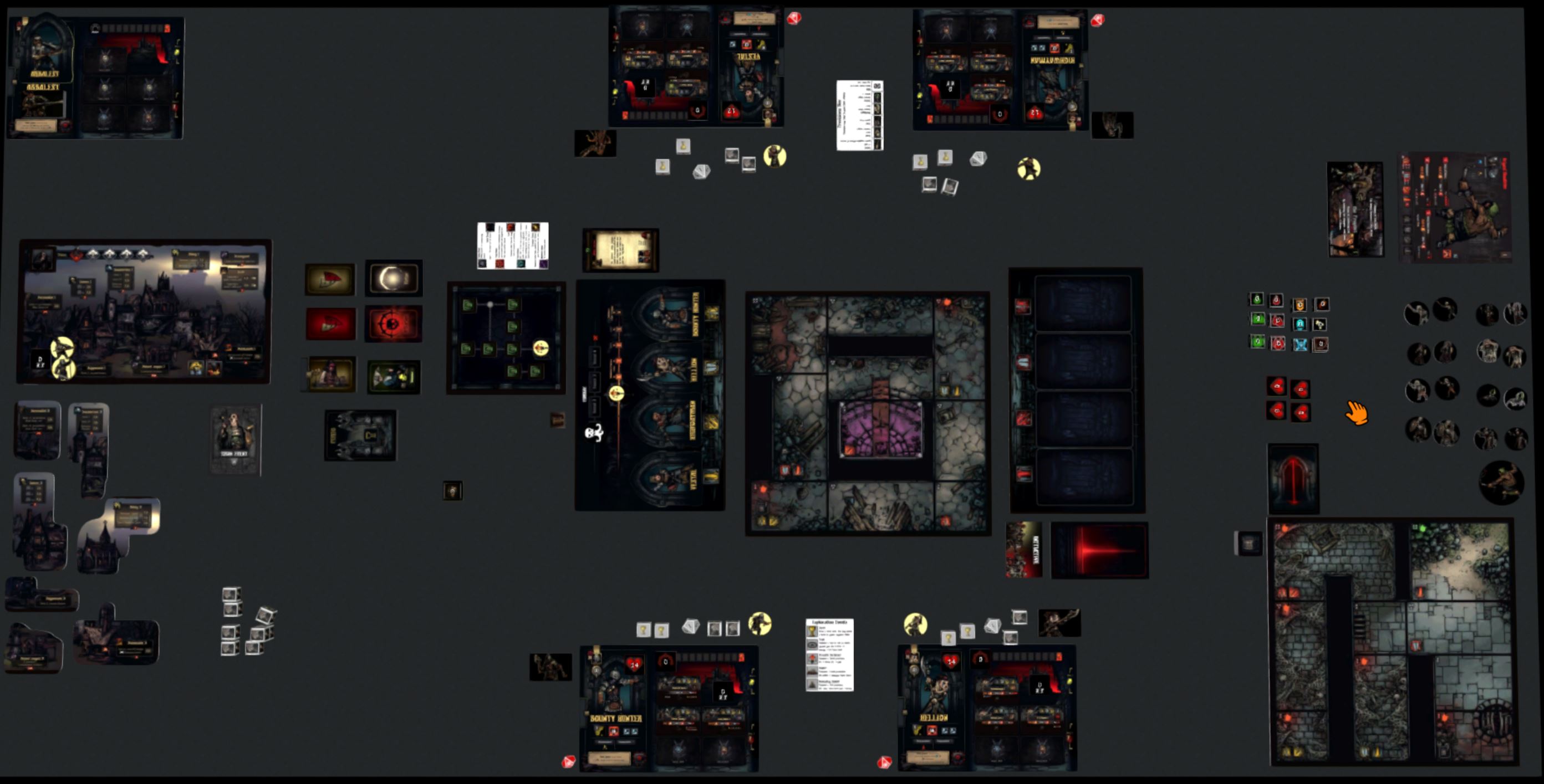The image size is (1544, 784).
Task: Select the Town Event card
Action: [235, 439]
